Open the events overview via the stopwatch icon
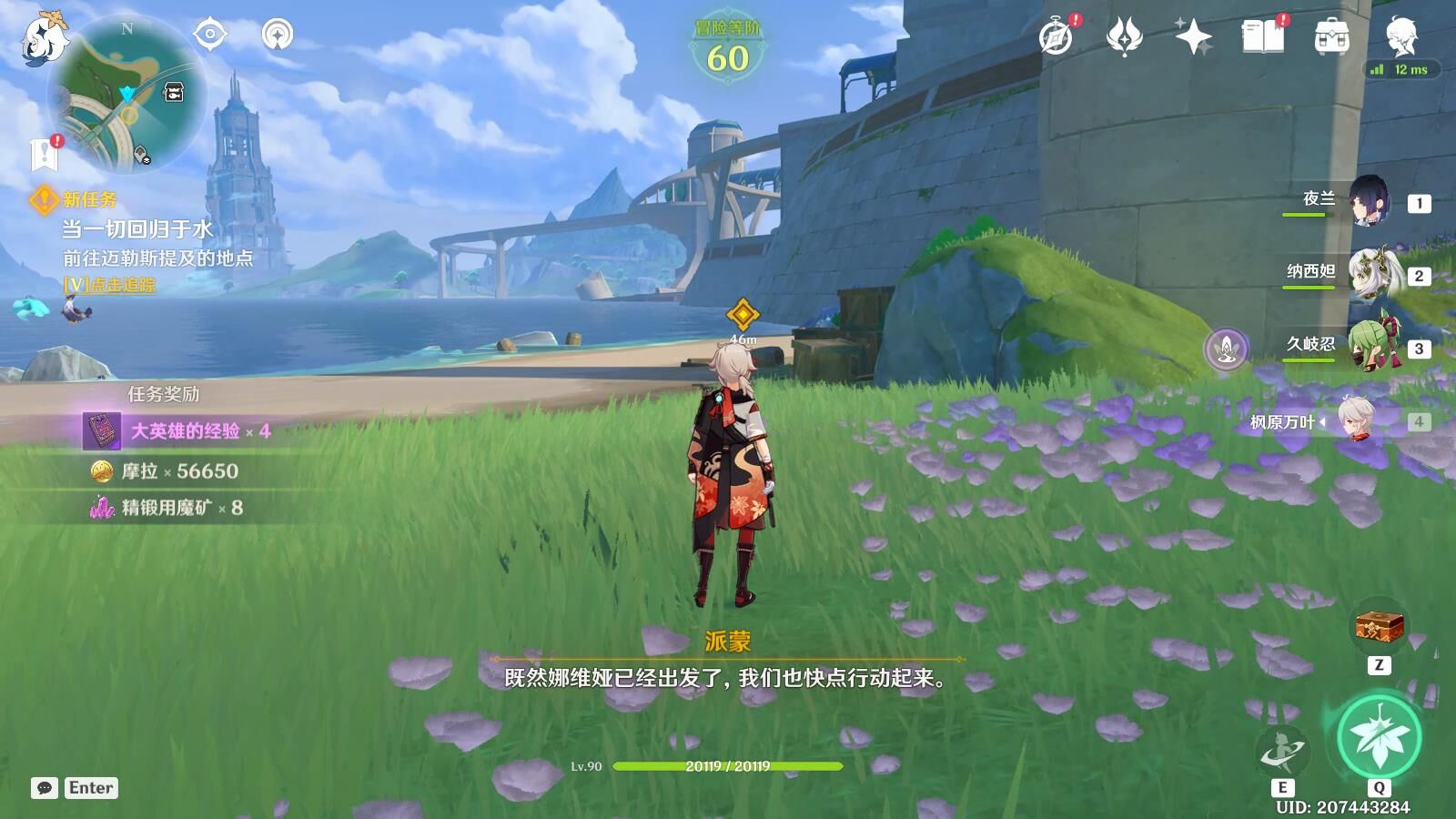Image resolution: width=1456 pixels, height=819 pixels. [x=1055, y=38]
